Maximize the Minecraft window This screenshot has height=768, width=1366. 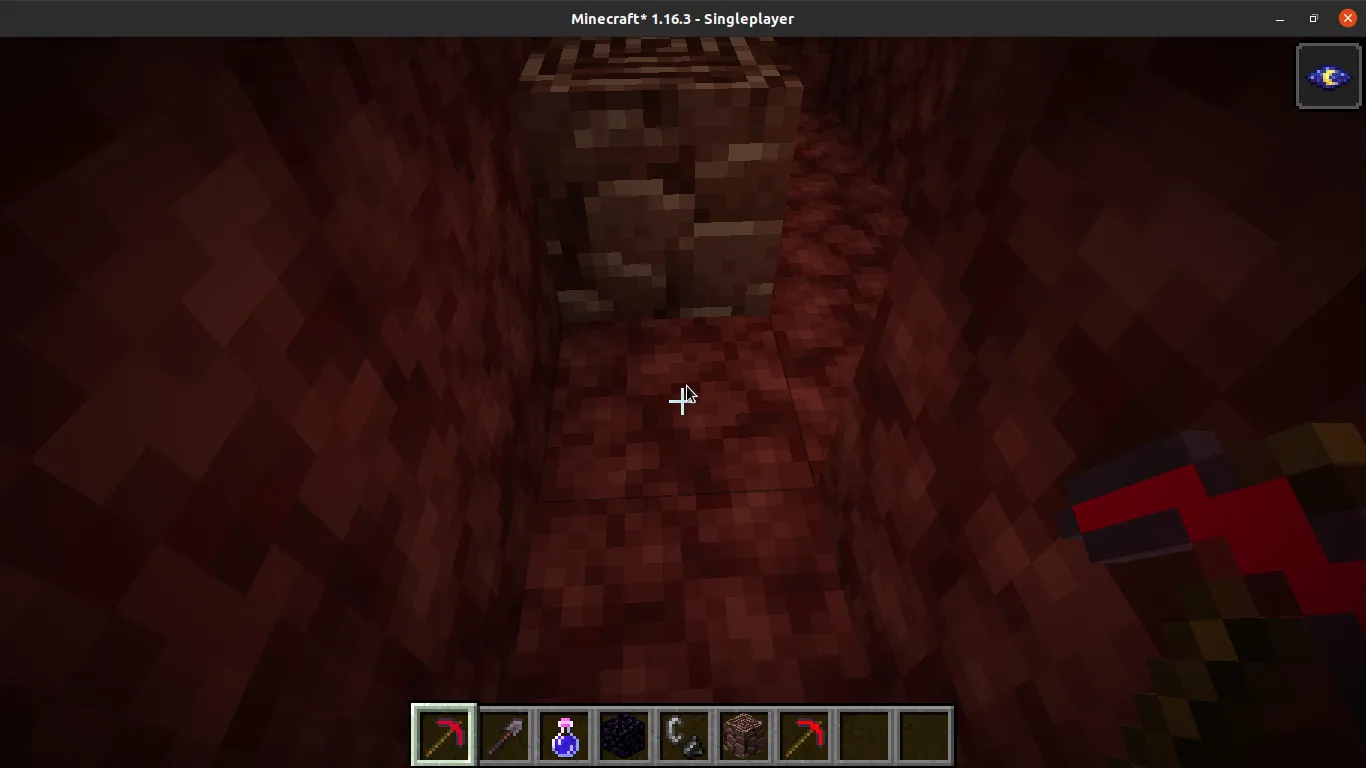click(x=1312, y=18)
